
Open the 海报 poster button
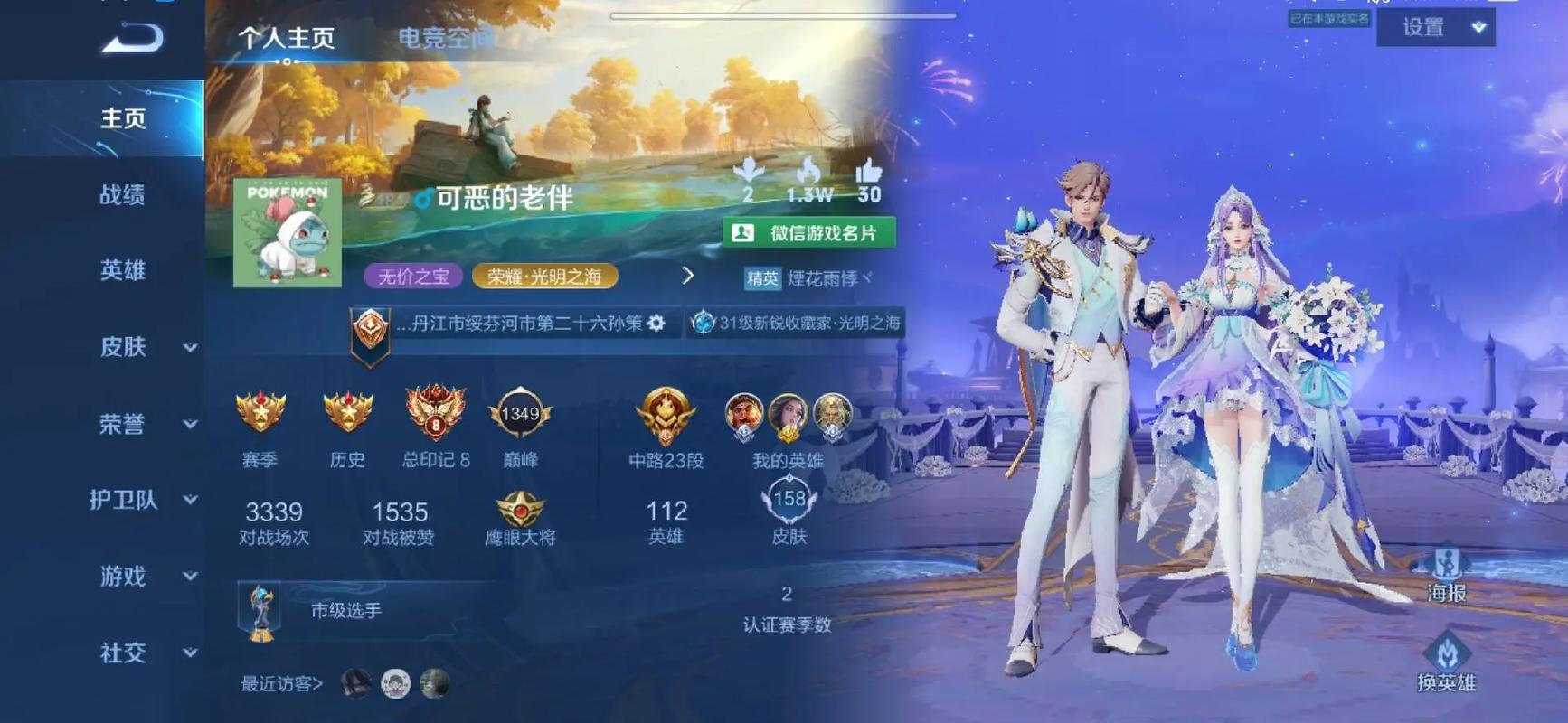[1446, 574]
